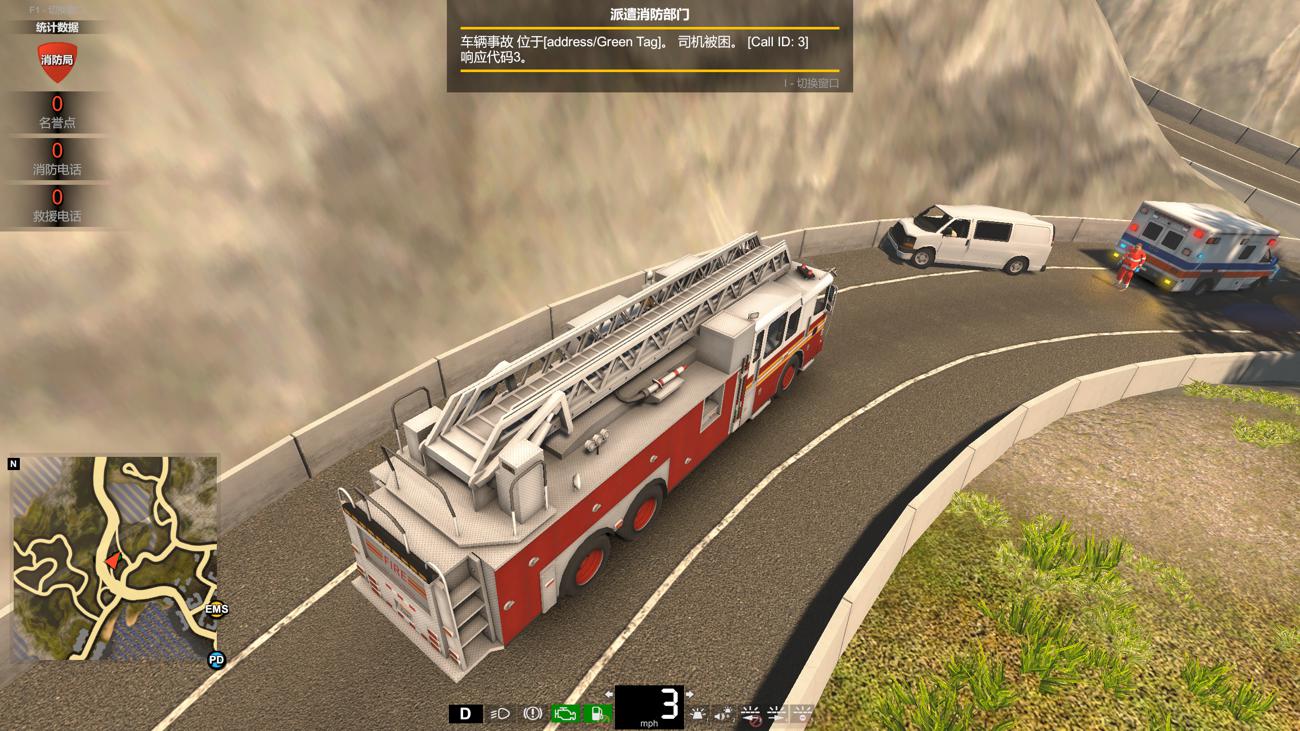Click the left turn signal arrow
Viewport: 1300px width, 731px height.
click(x=608, y=694)
